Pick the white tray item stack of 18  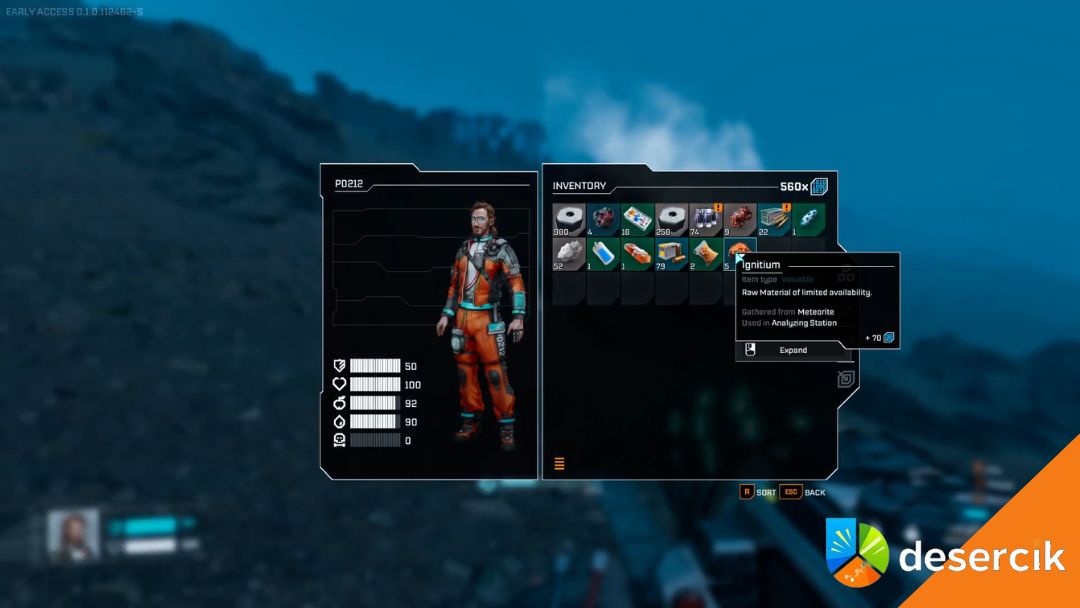tap(637, 220)
